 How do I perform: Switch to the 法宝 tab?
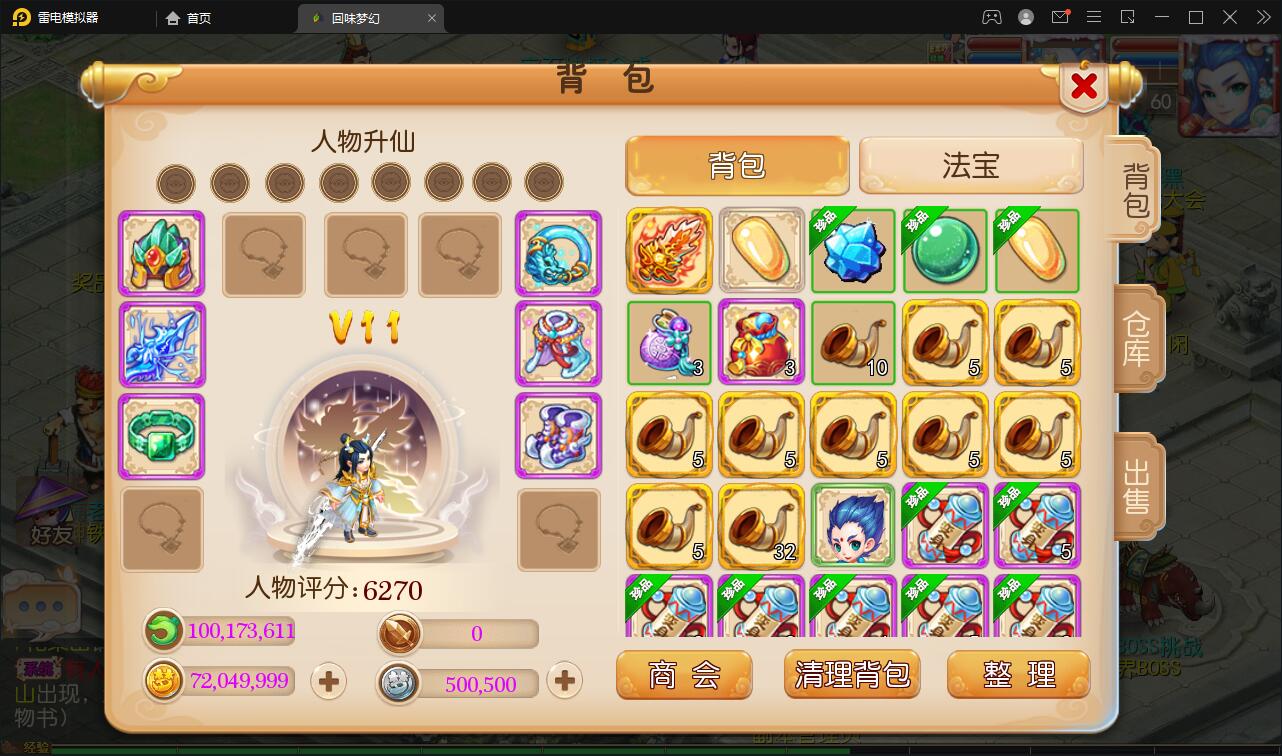pos(969,164)
